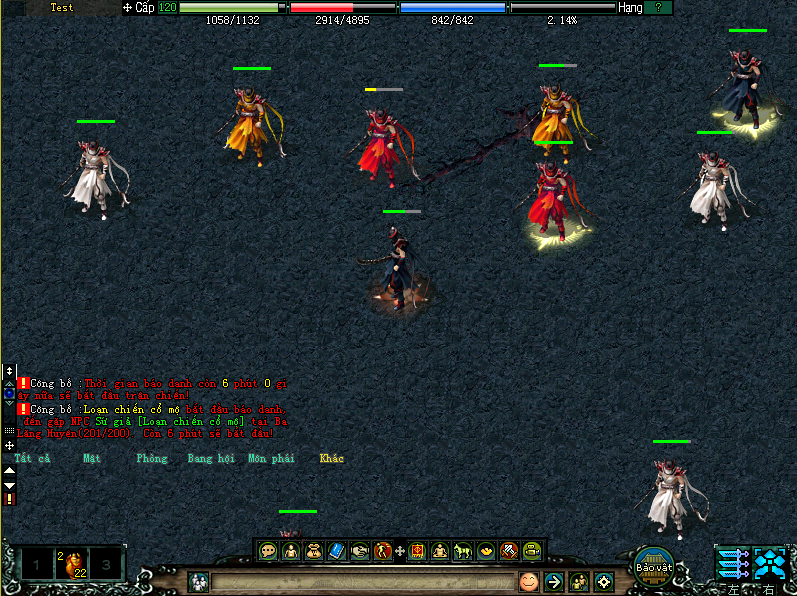The width and height of the screenshot is (797, 596).
Task: Click the speech bubble chat icon
Action: [268, 550]
